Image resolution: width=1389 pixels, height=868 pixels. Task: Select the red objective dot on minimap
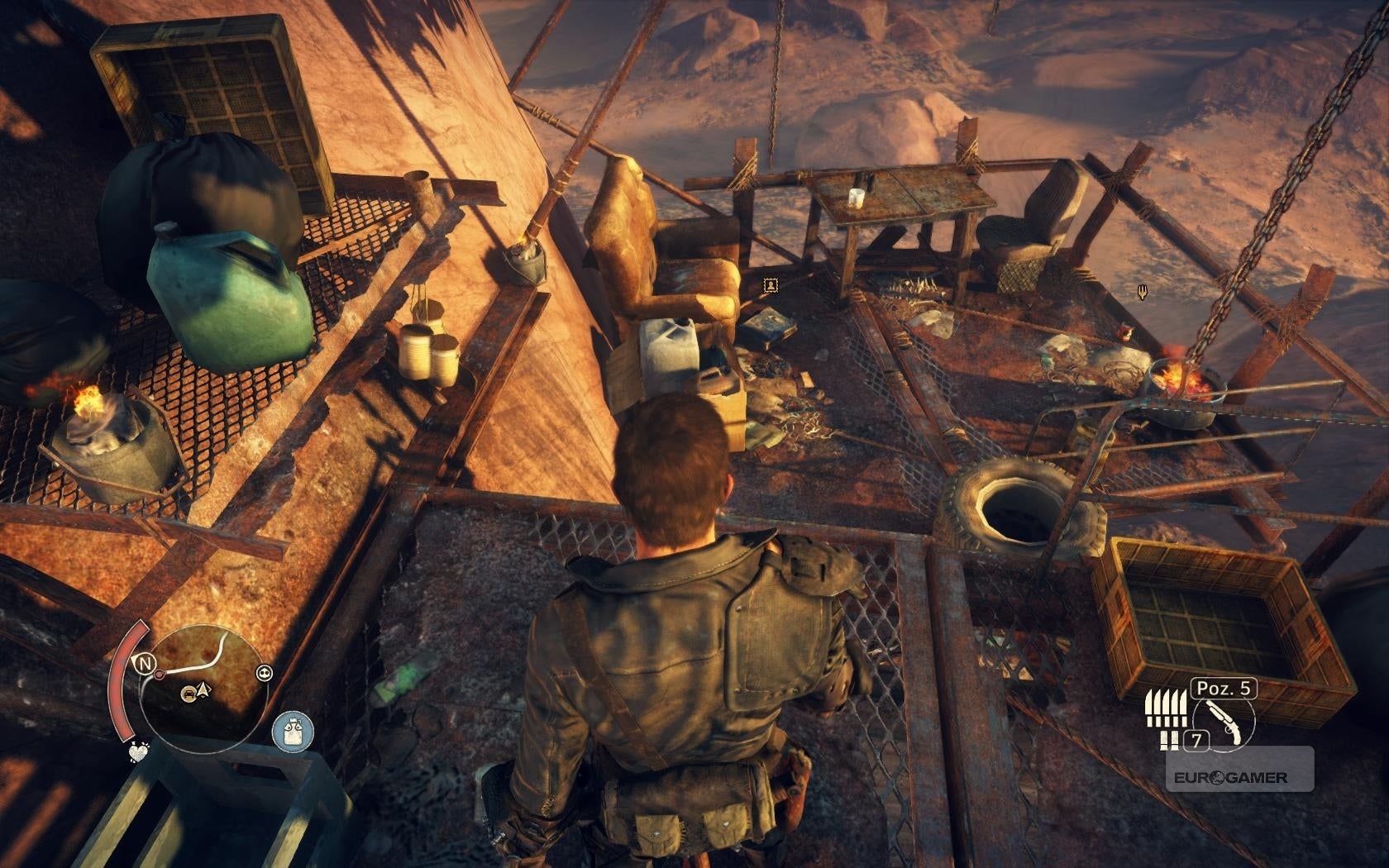(x=158, y=675)
